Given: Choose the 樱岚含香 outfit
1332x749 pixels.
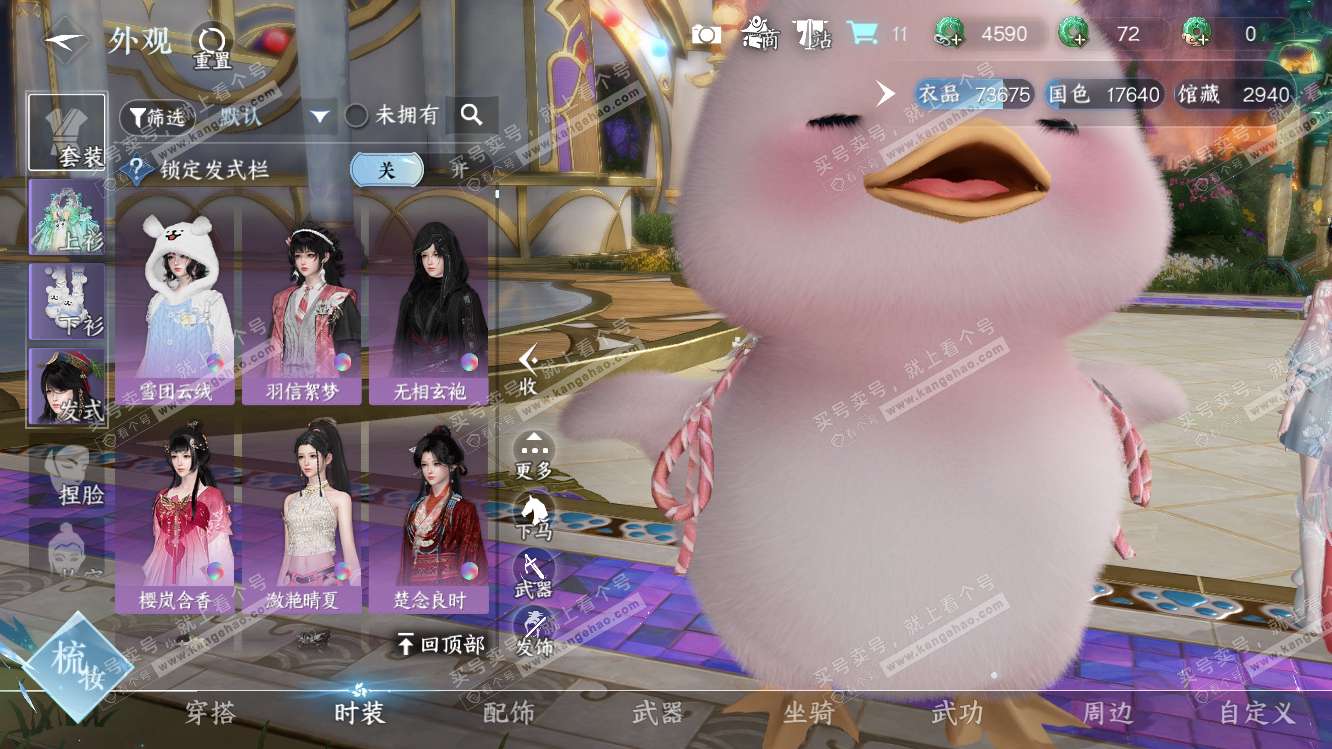Looking at the screenshot, I should pos(176,516).
